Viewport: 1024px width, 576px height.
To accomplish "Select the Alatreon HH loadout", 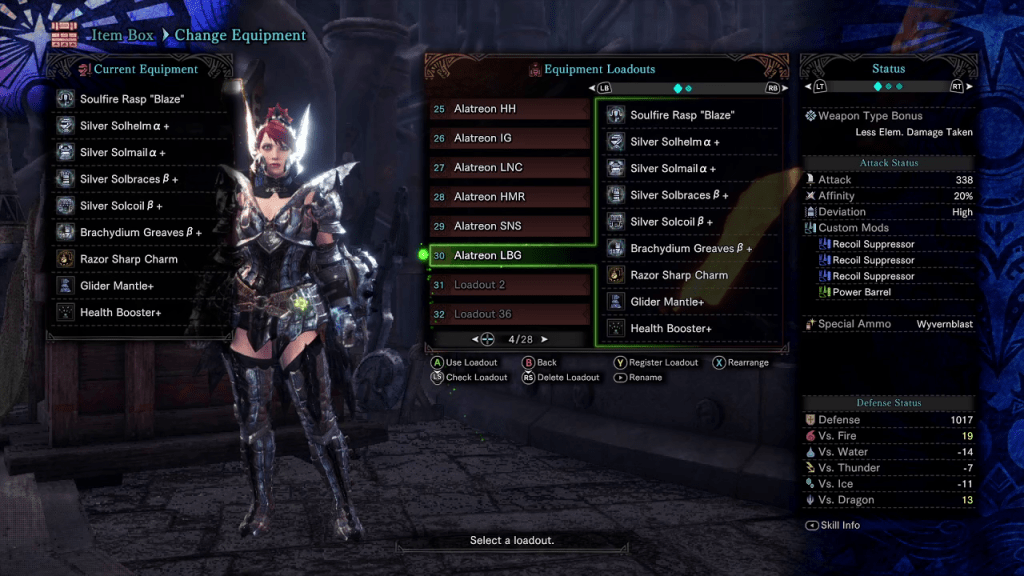I will pos(509,109).
